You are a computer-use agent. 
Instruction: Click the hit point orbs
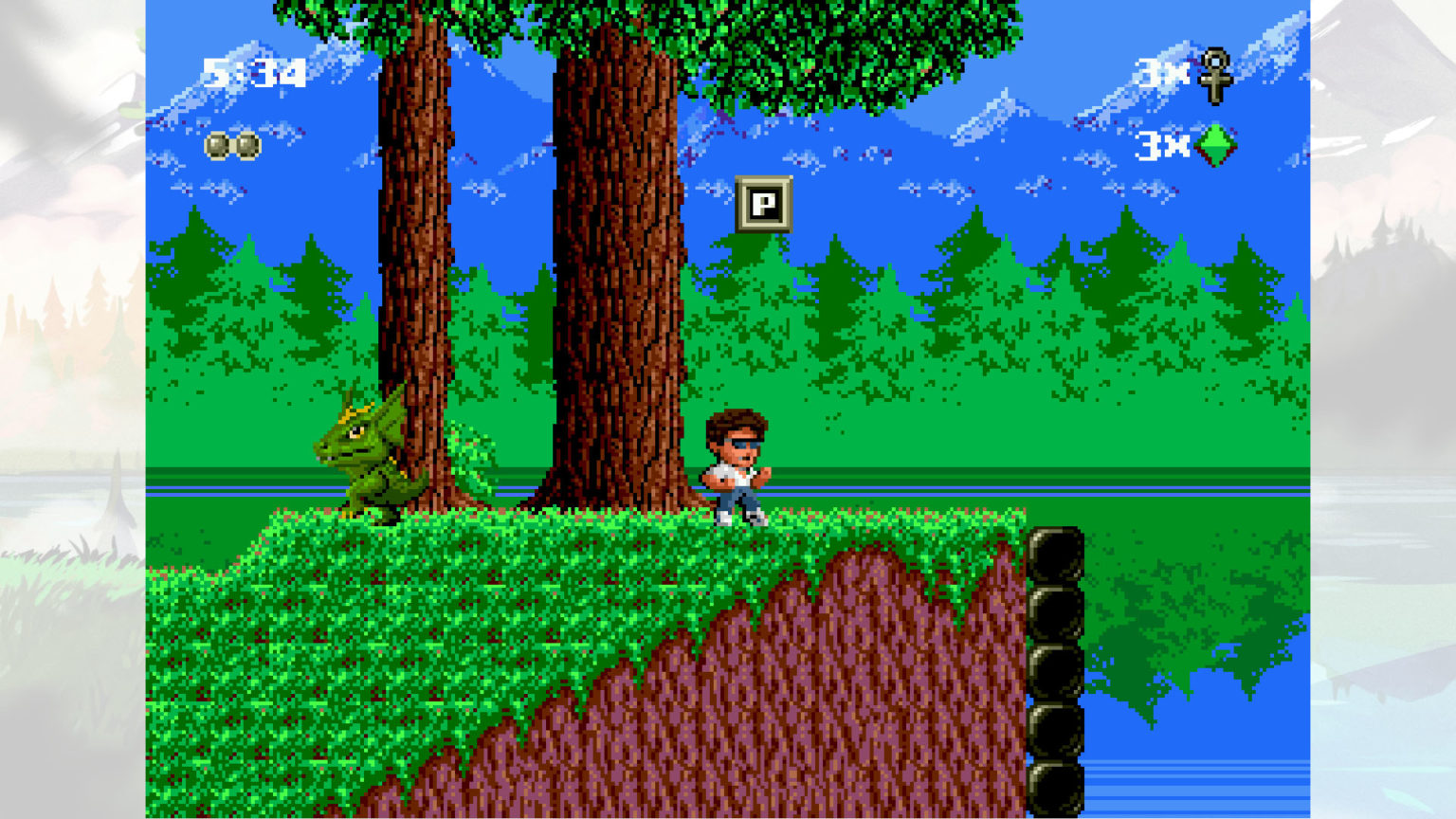coord(232,146)
